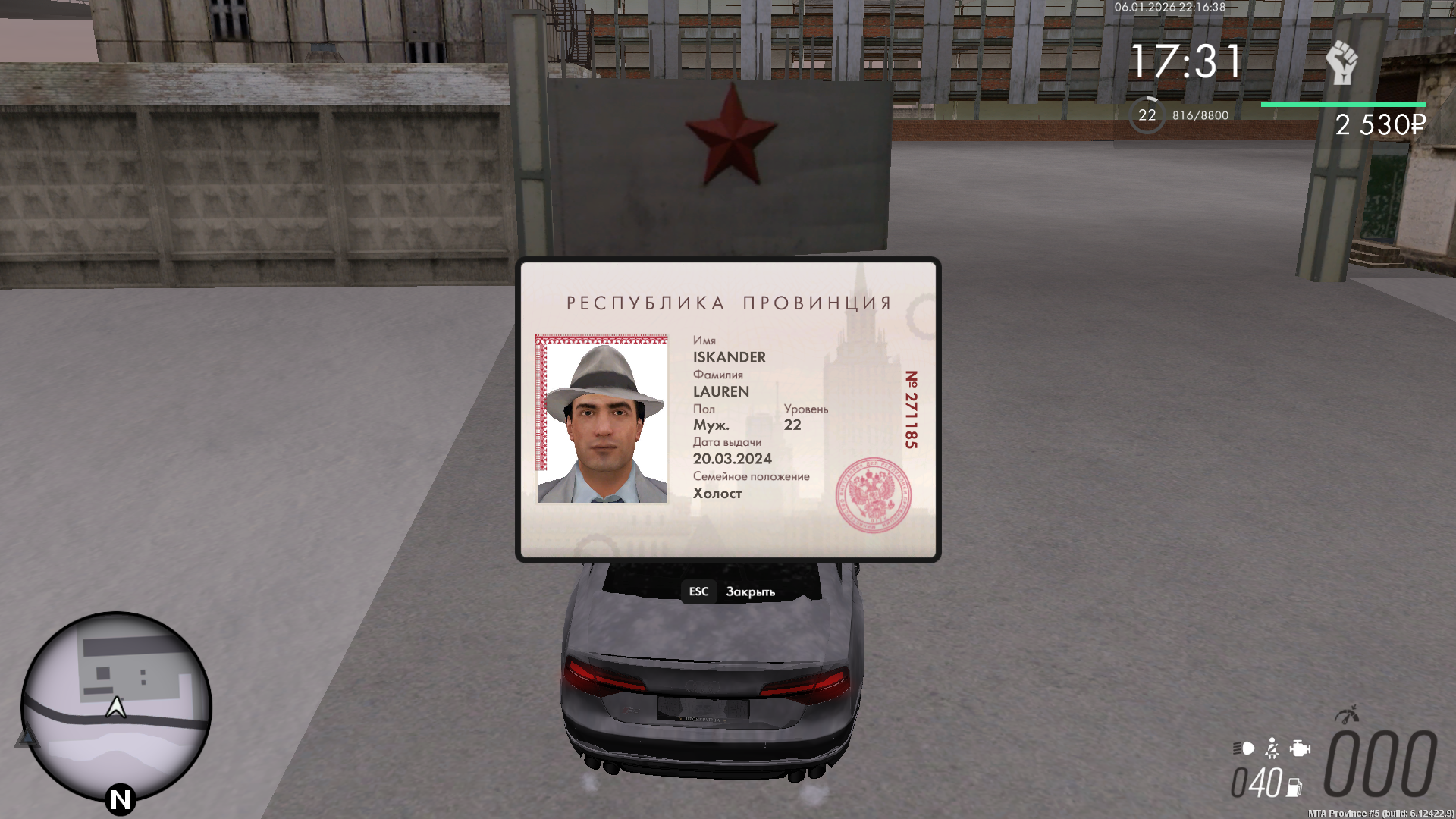Toggle the engine using the motor indicator
Screen dimensions: 1456x819
[x=1300, y=749]
